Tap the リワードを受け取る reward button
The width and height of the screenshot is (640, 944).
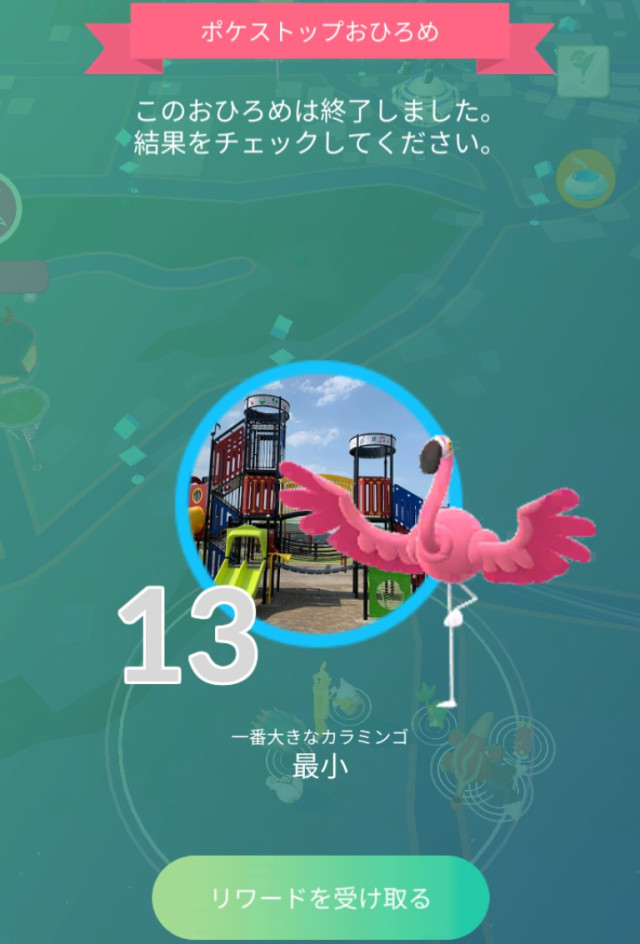pos(320,897)
